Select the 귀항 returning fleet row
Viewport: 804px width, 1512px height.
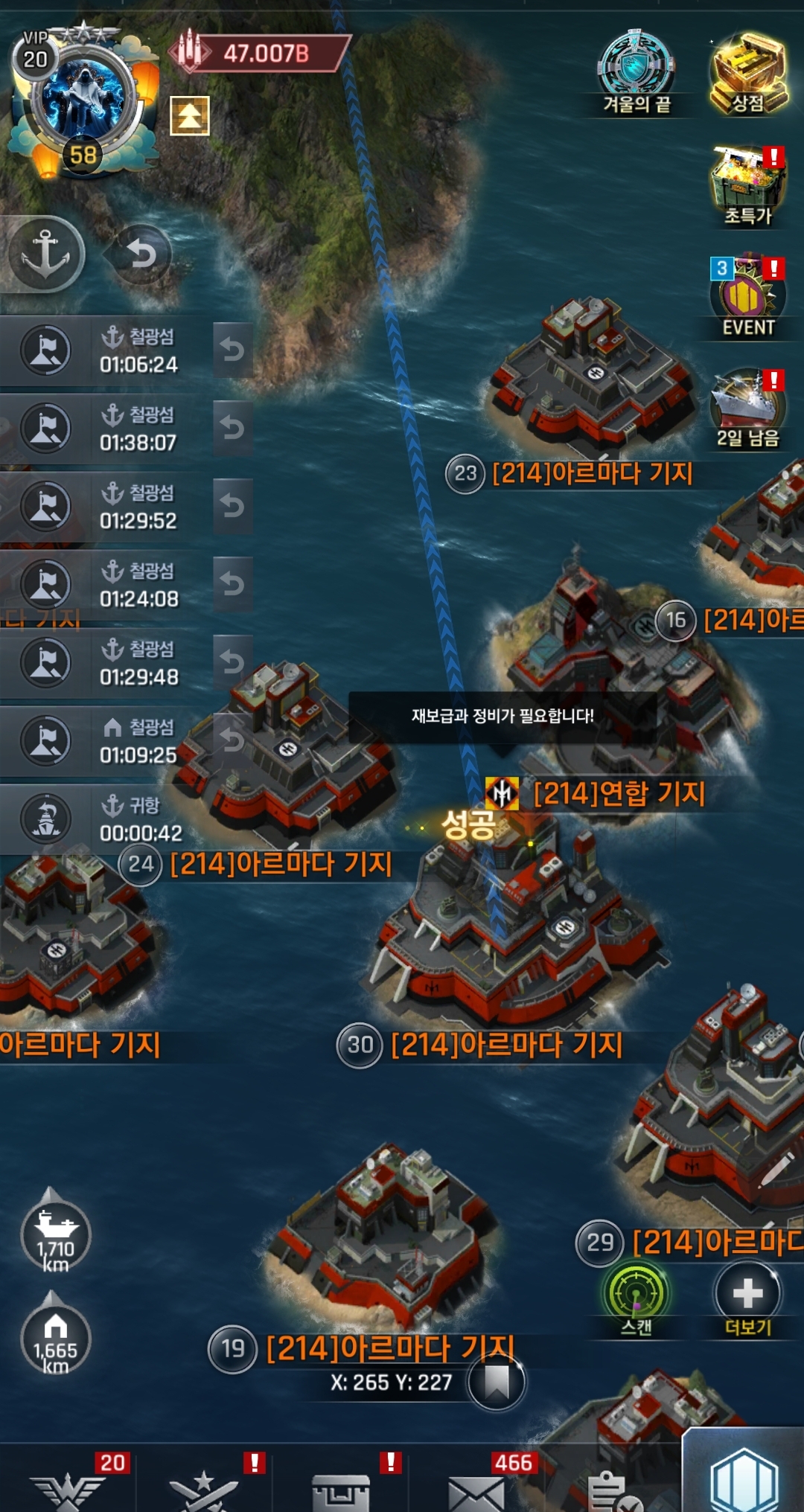coord(112,819)
